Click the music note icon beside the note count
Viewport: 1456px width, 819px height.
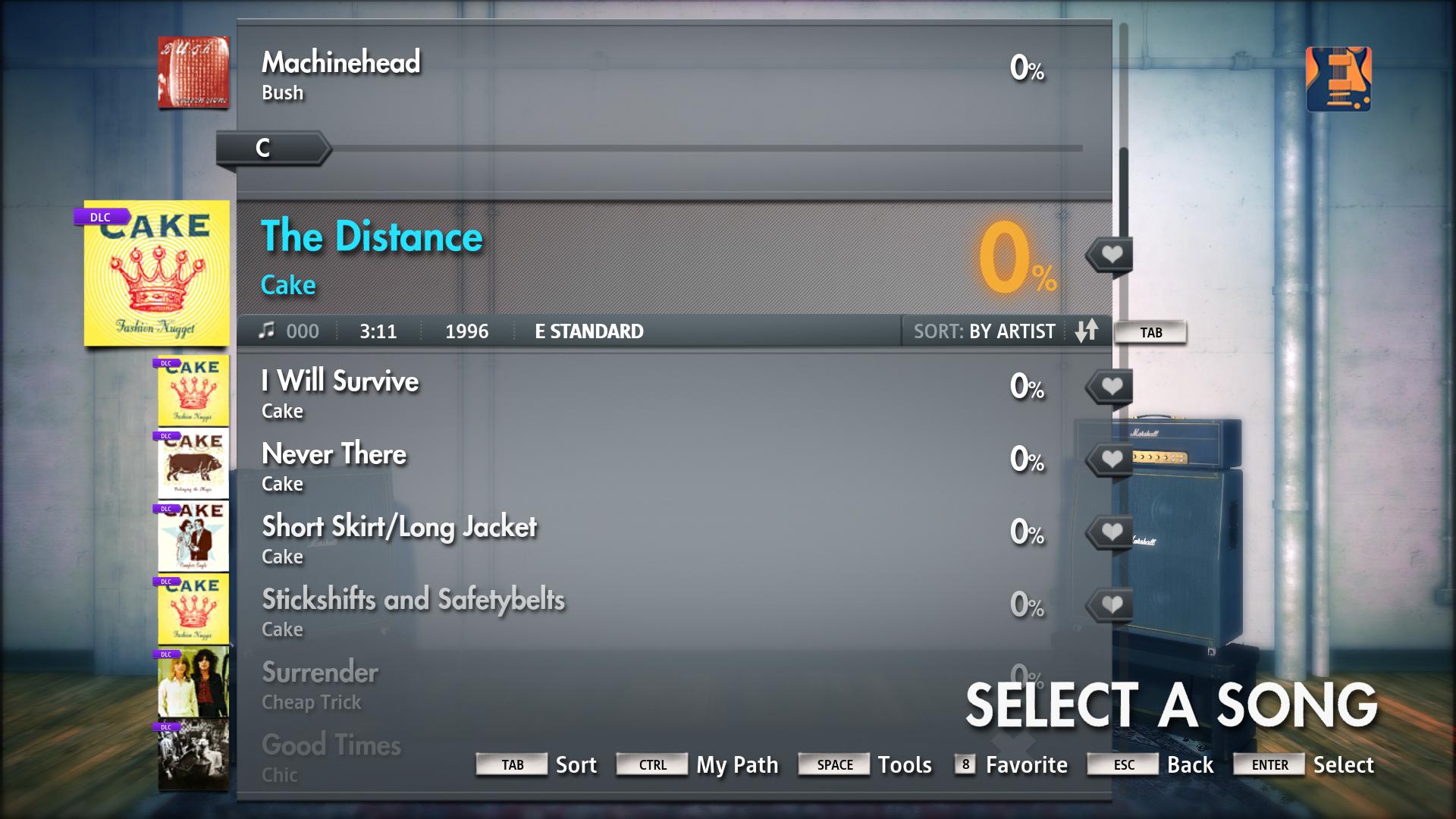point(267,331)
